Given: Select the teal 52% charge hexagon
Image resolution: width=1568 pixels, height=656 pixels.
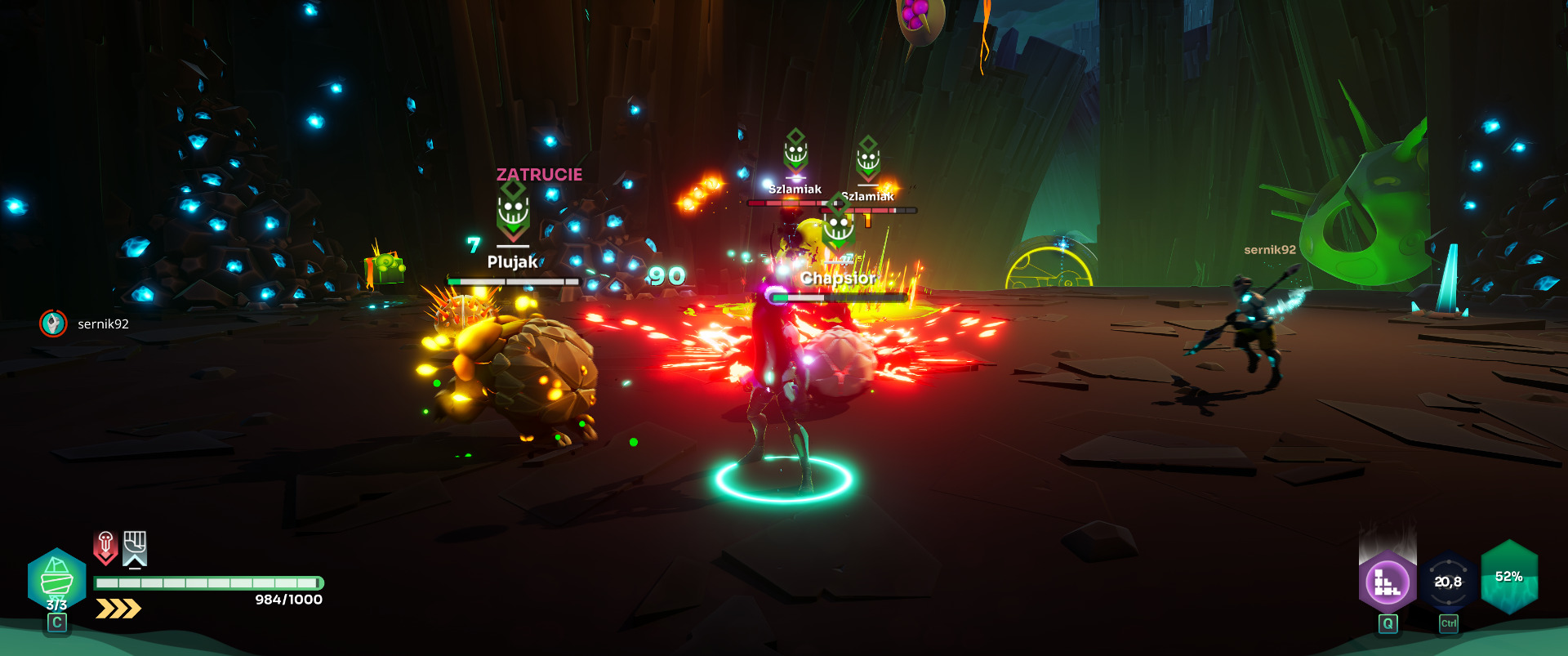Looking at the screenshot, I should click(1509, 577).
